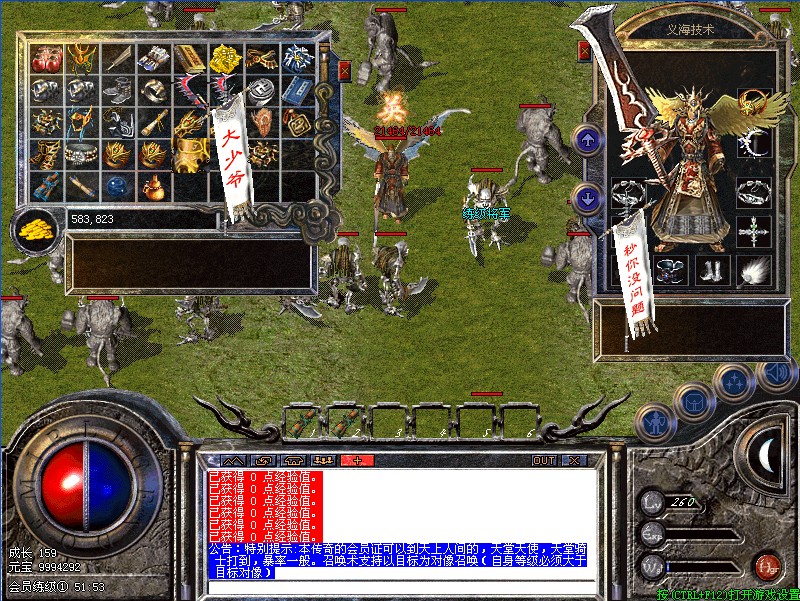This screenshot has width=800, height=601.
Task: Select the golden gourd bottle item
Action: (152, 187)
